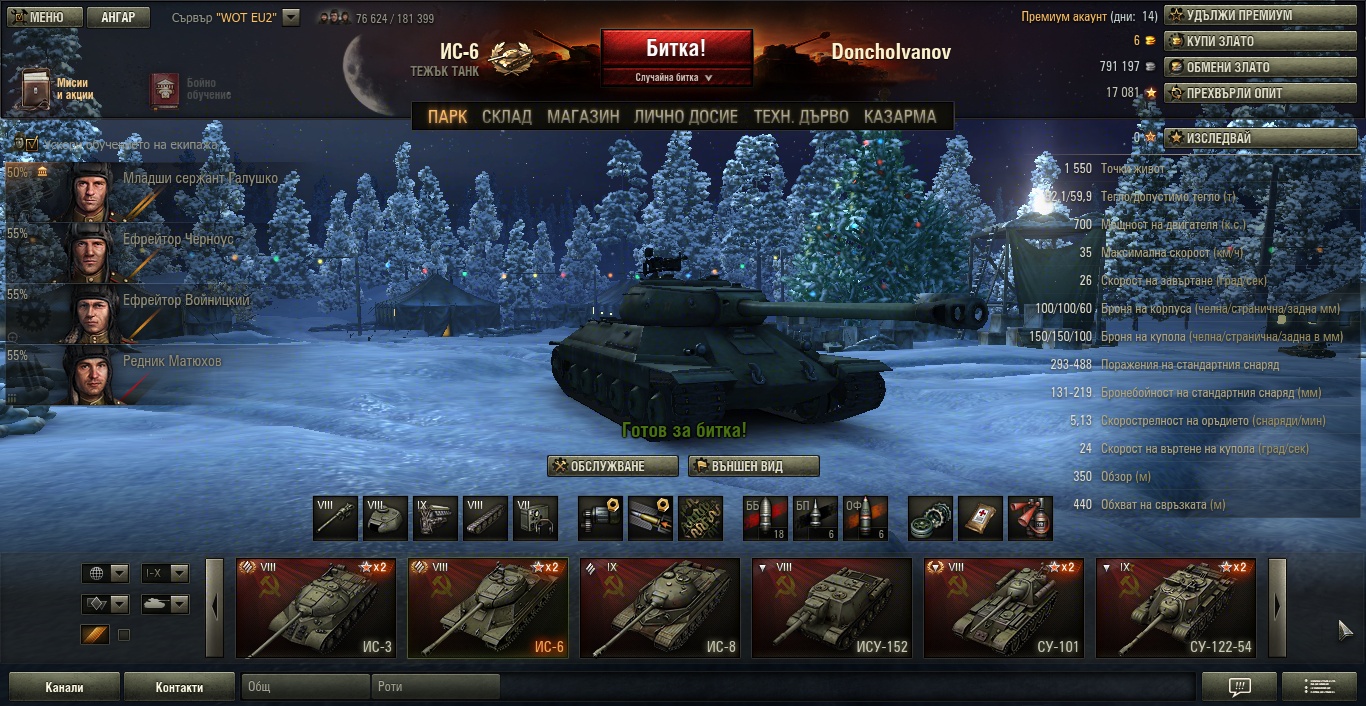Click the УДЪЛЖИ ПРЕМИУМ button
Viewport: 1366px width, 706px height.
(1235, 16)
